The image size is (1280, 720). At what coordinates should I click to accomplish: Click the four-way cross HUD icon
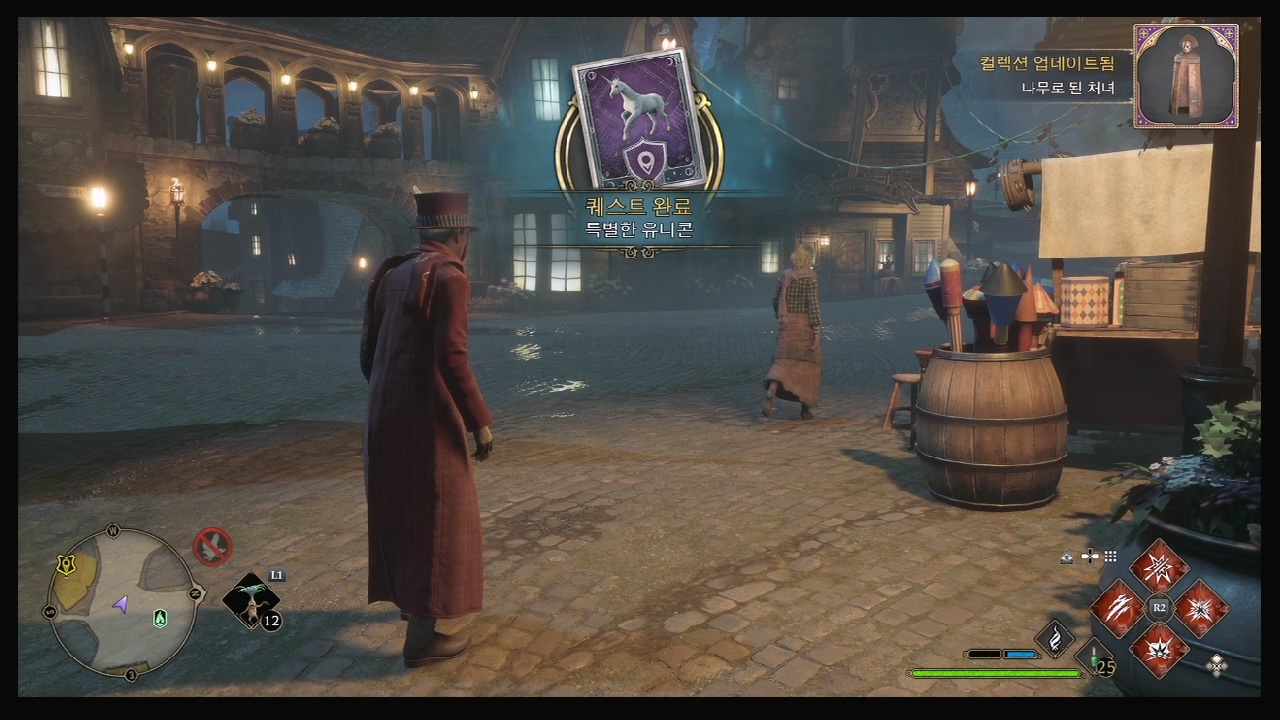coord(1090,556)
